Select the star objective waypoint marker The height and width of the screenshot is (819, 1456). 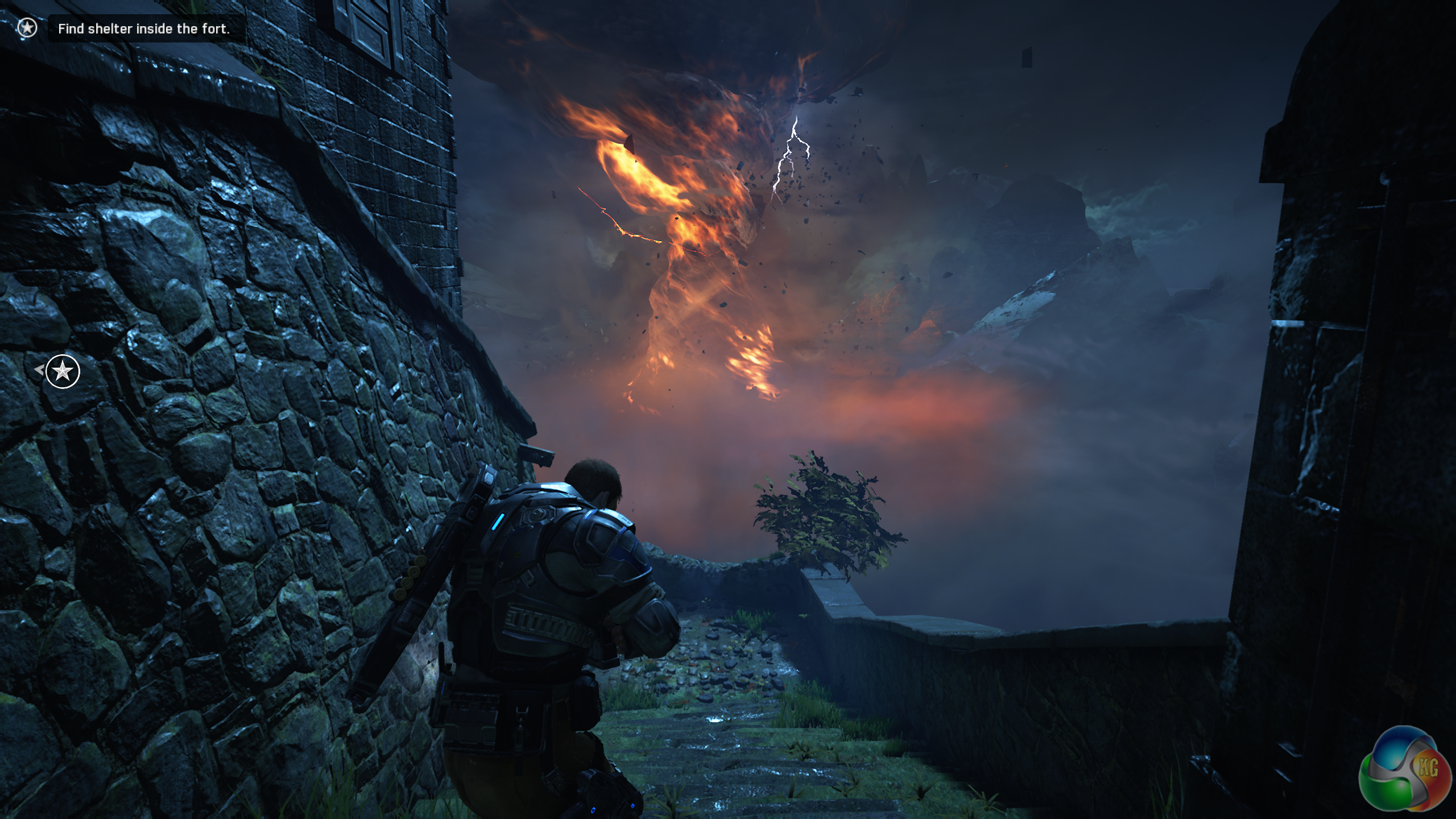point(63,371)
